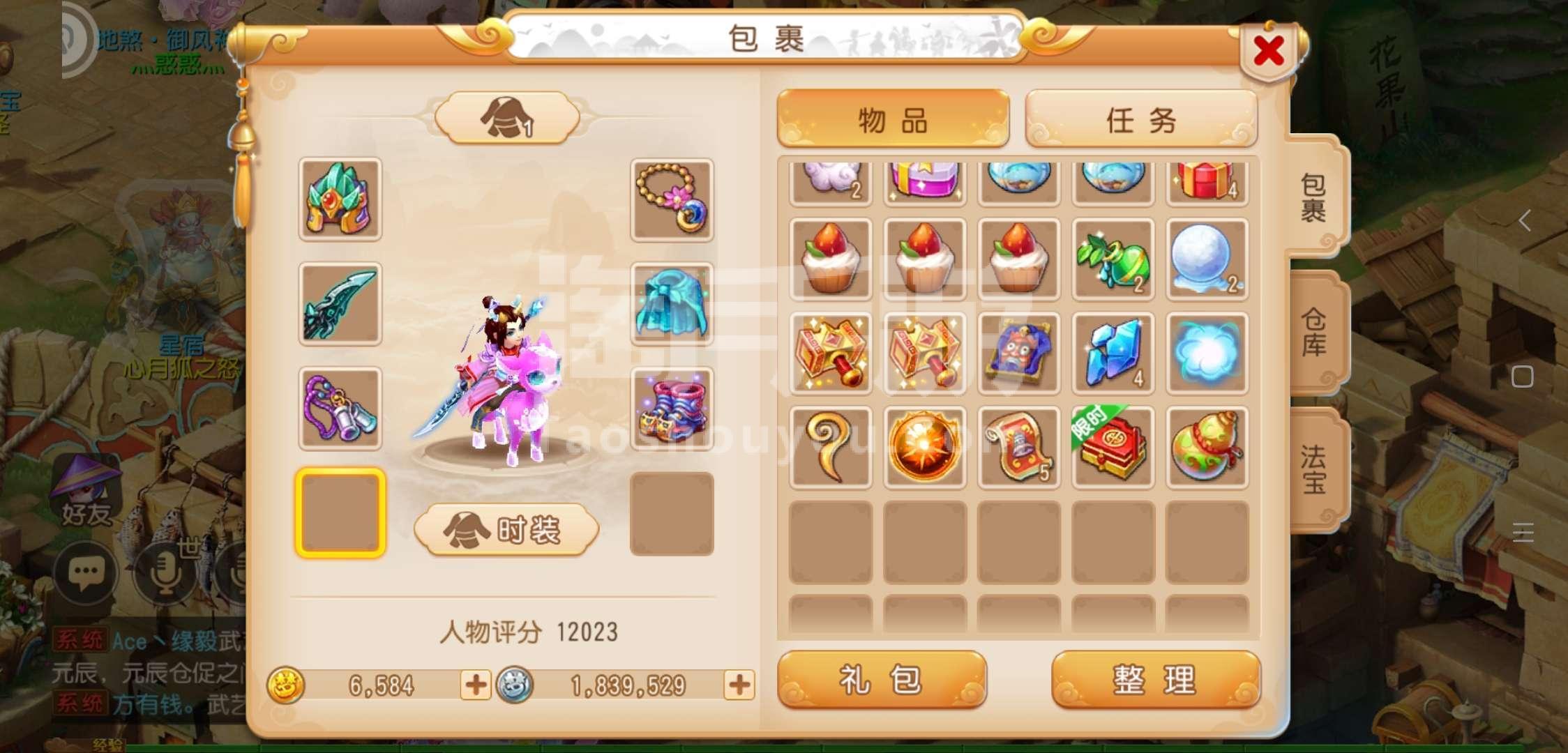Select the crystal helmet equipment slot
This screenshot has height=753, width=1568.
(x=340, y=202)
